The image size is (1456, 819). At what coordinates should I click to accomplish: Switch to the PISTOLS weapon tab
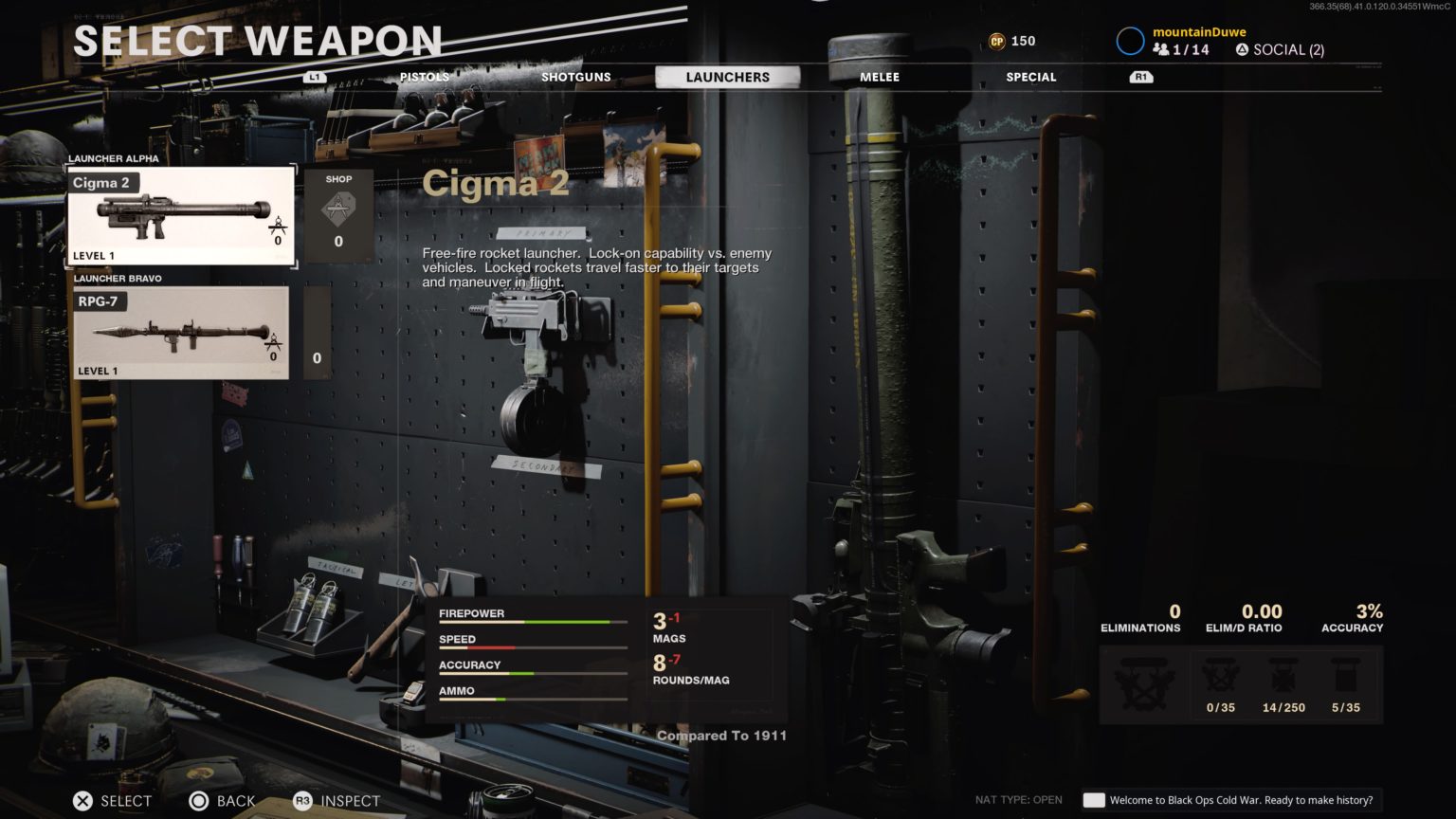click(x=425, y=77)
